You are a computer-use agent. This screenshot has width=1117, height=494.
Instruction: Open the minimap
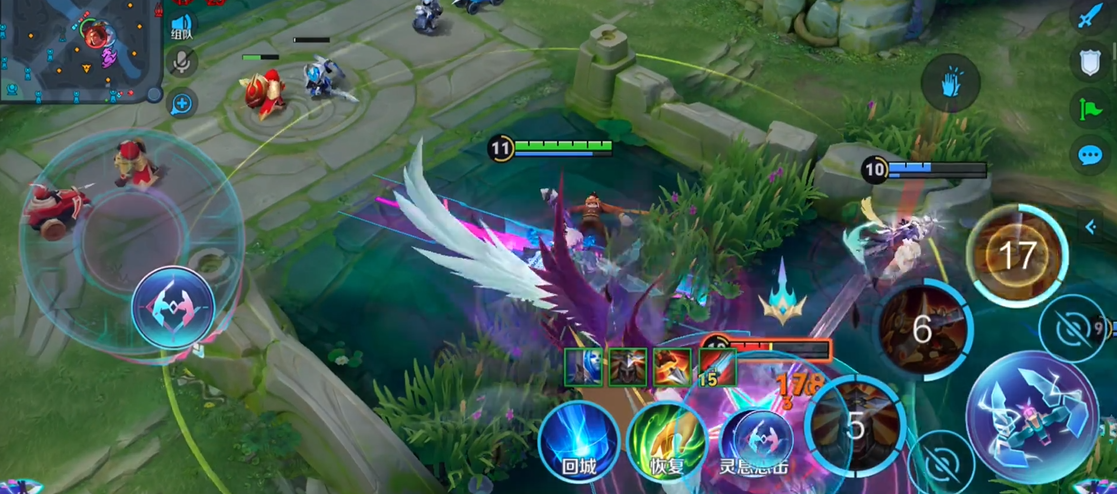click(80, 50)
